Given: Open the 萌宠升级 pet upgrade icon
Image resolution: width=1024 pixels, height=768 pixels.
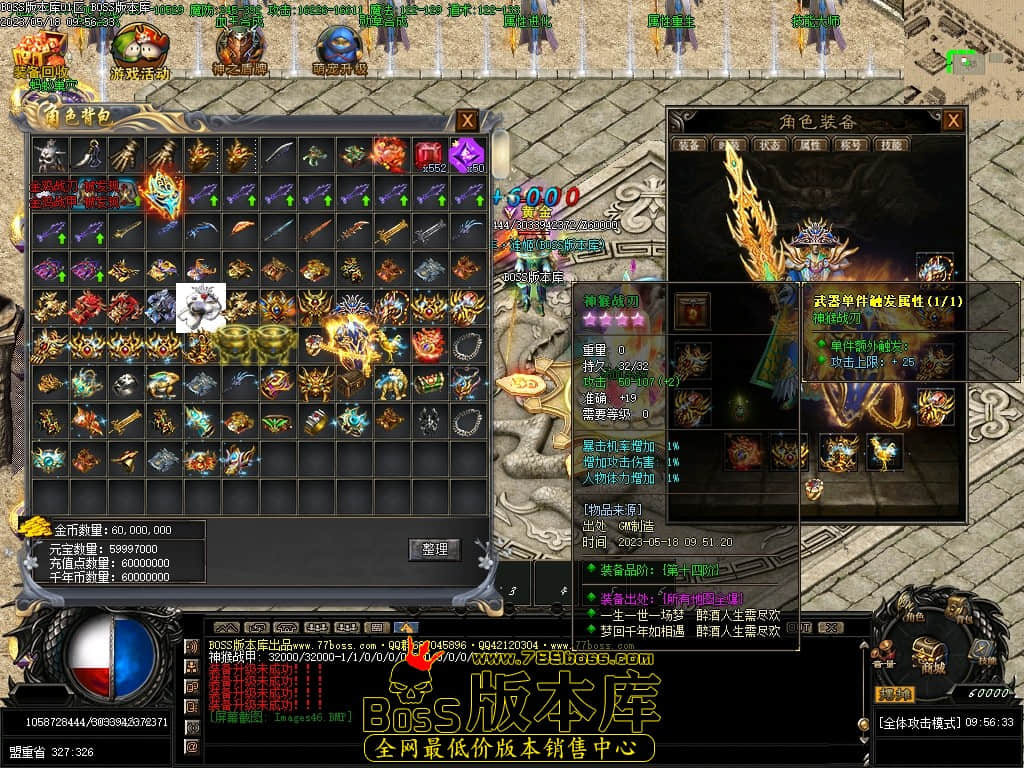Looking at the screenshot, I should click(339, 52).
